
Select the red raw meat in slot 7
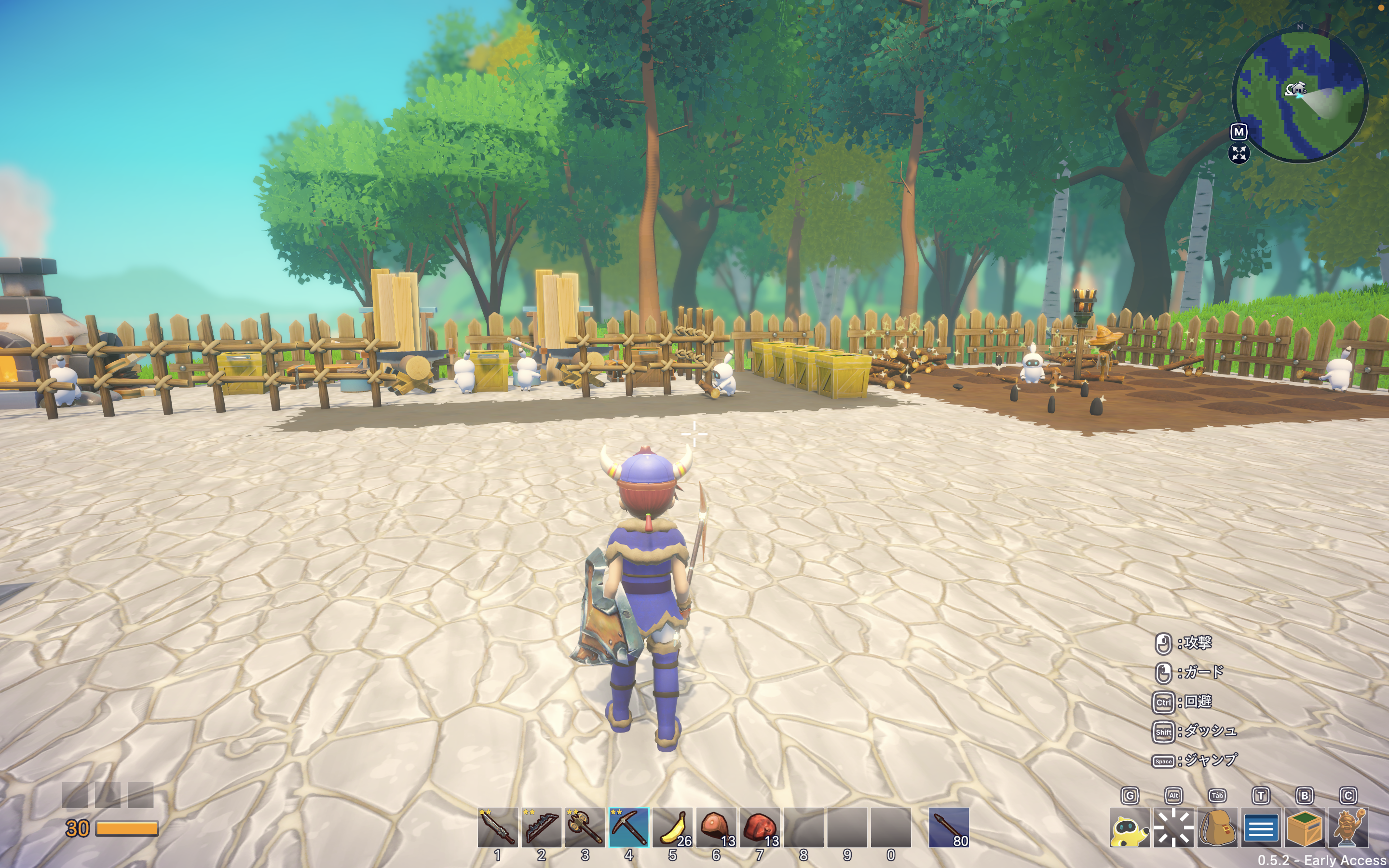pos(759,827)
